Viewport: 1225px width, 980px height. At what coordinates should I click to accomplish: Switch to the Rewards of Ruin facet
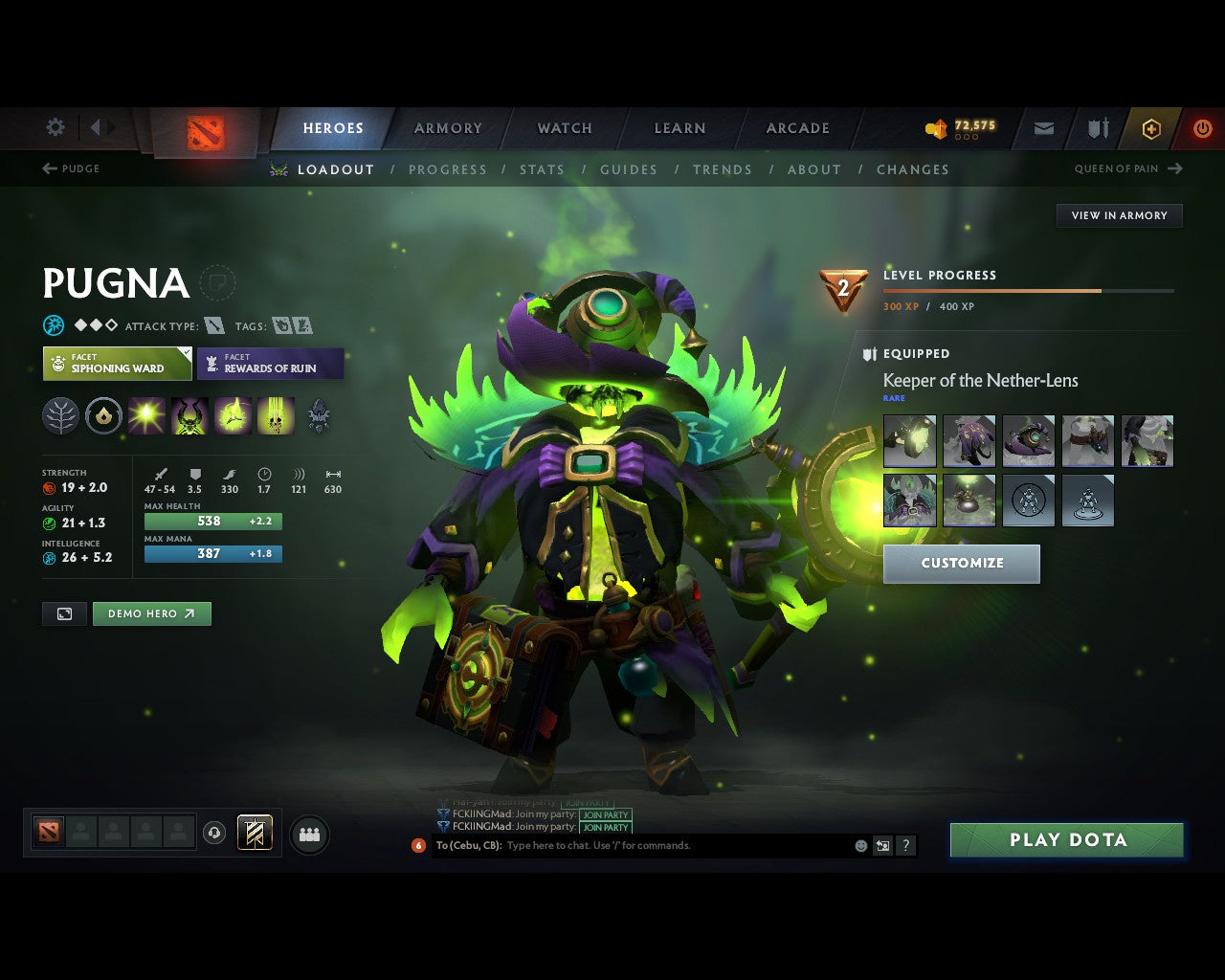(271, 365)
